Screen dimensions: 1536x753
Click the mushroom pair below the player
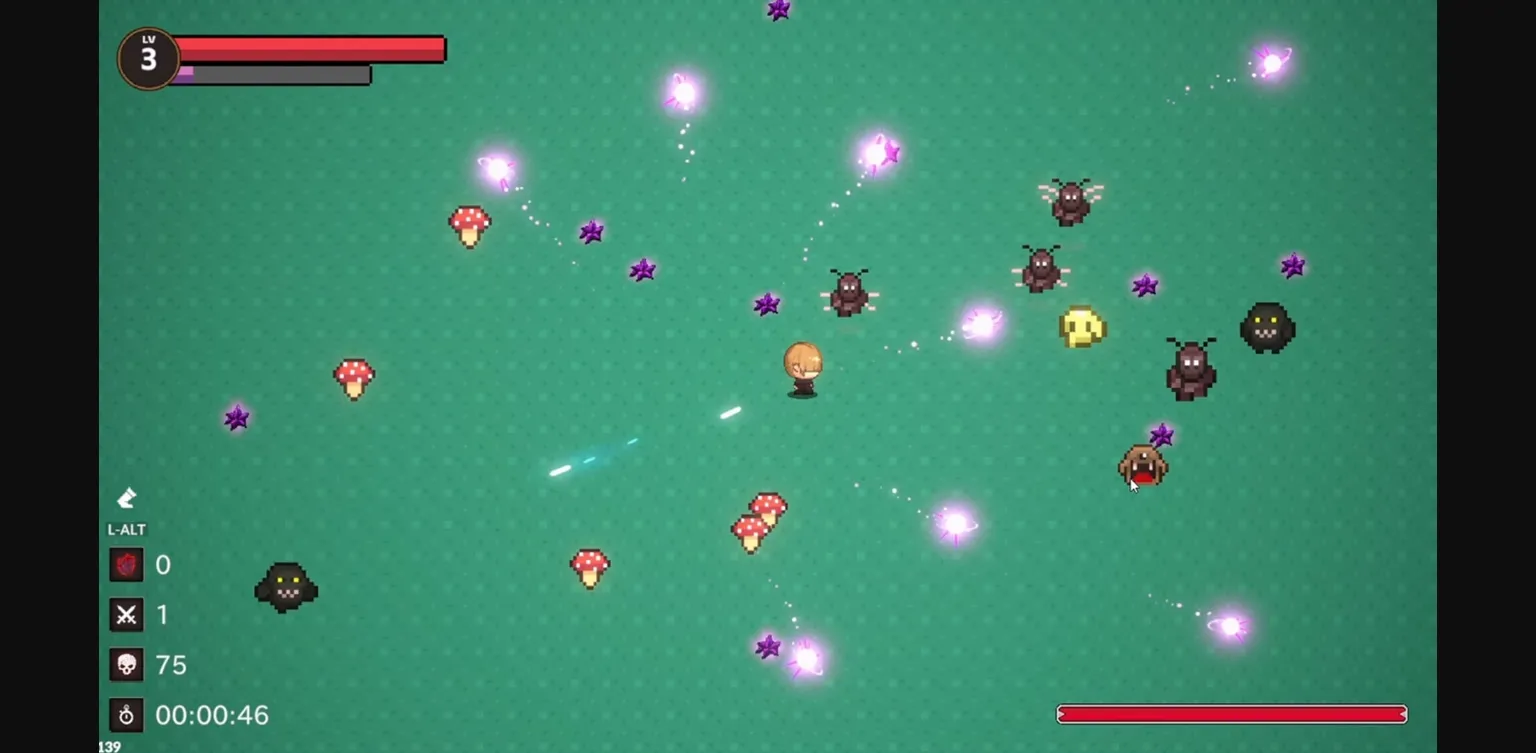pos(756,525)
